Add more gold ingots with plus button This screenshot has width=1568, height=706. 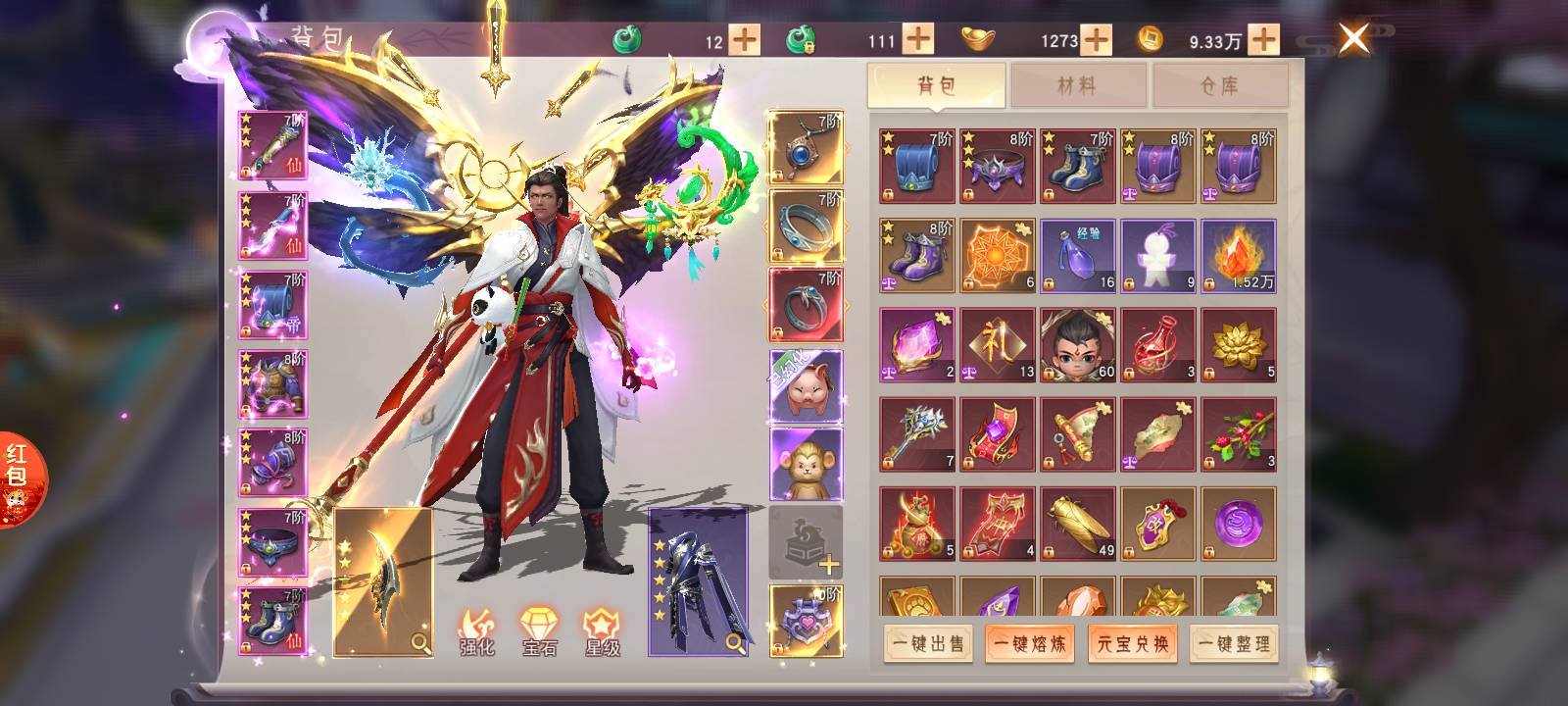(x=1096, y=40)
